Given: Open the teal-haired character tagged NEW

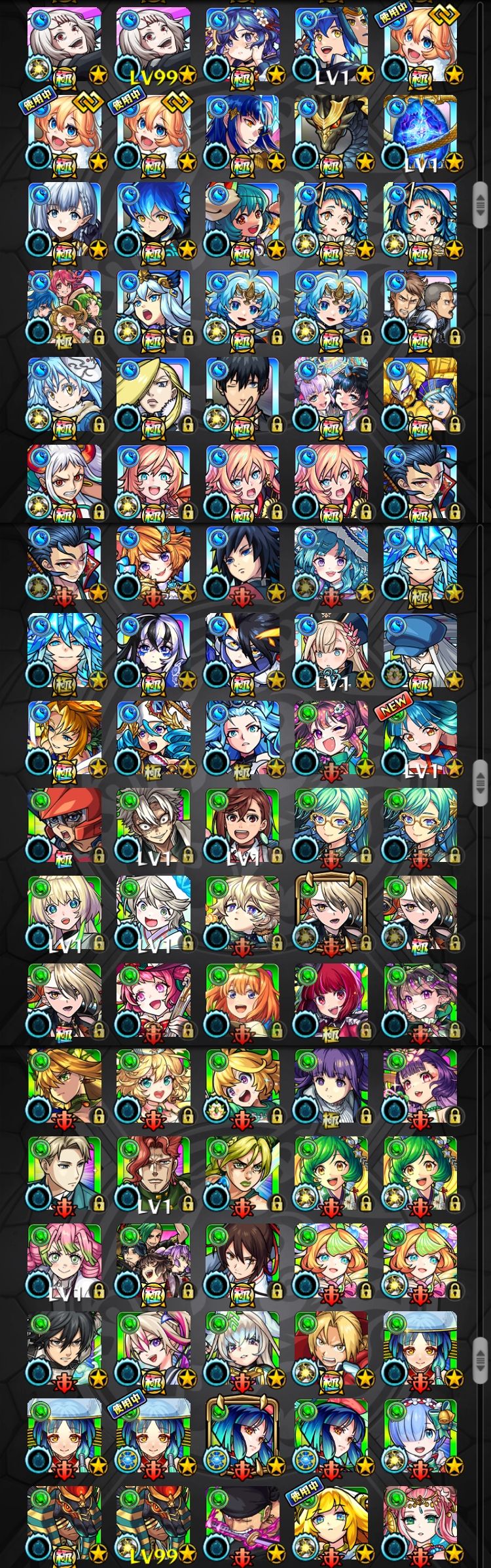Looking at the screenshot, I should pos(420,738).
